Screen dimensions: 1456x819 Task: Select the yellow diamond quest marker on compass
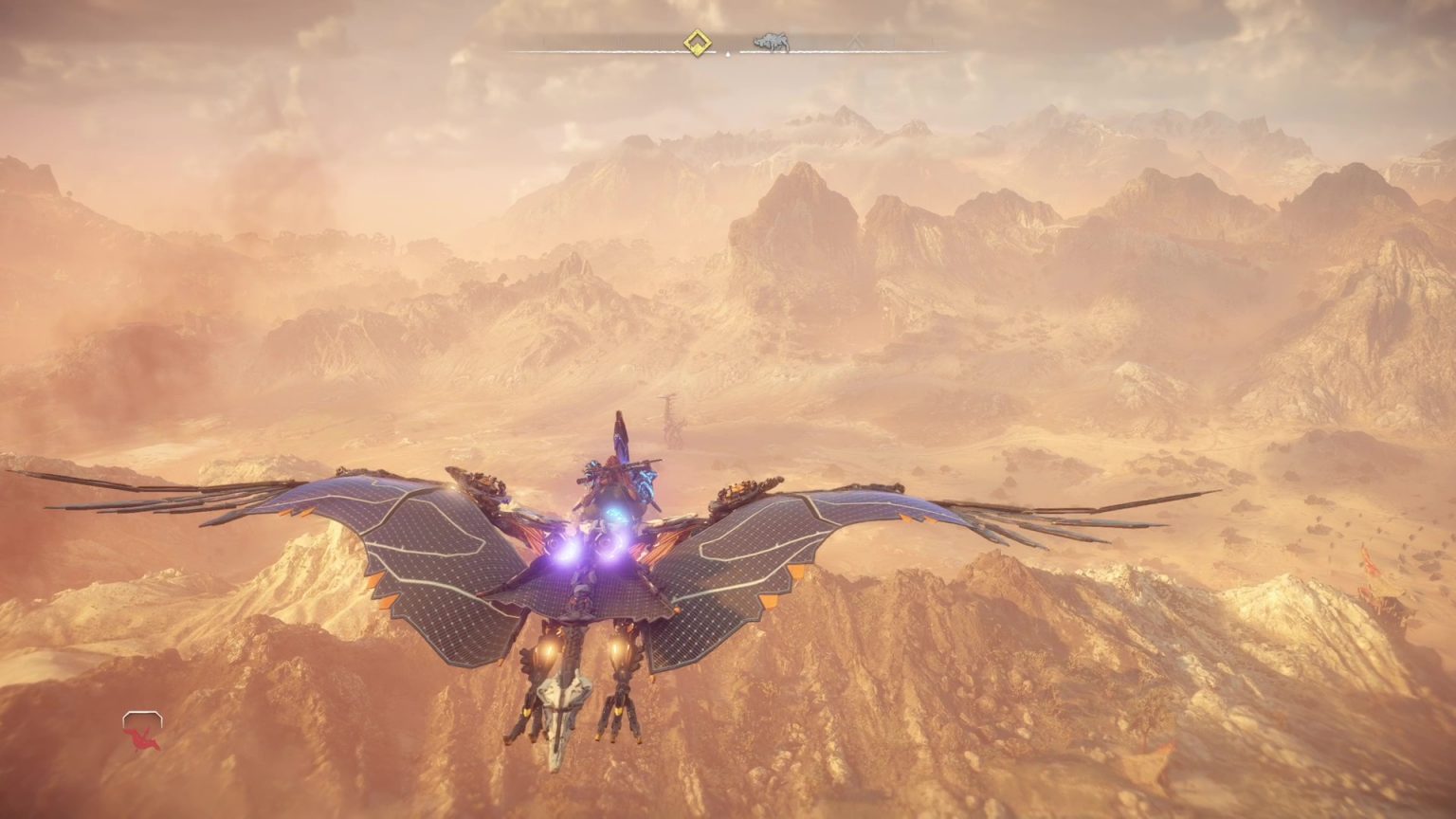700,43
